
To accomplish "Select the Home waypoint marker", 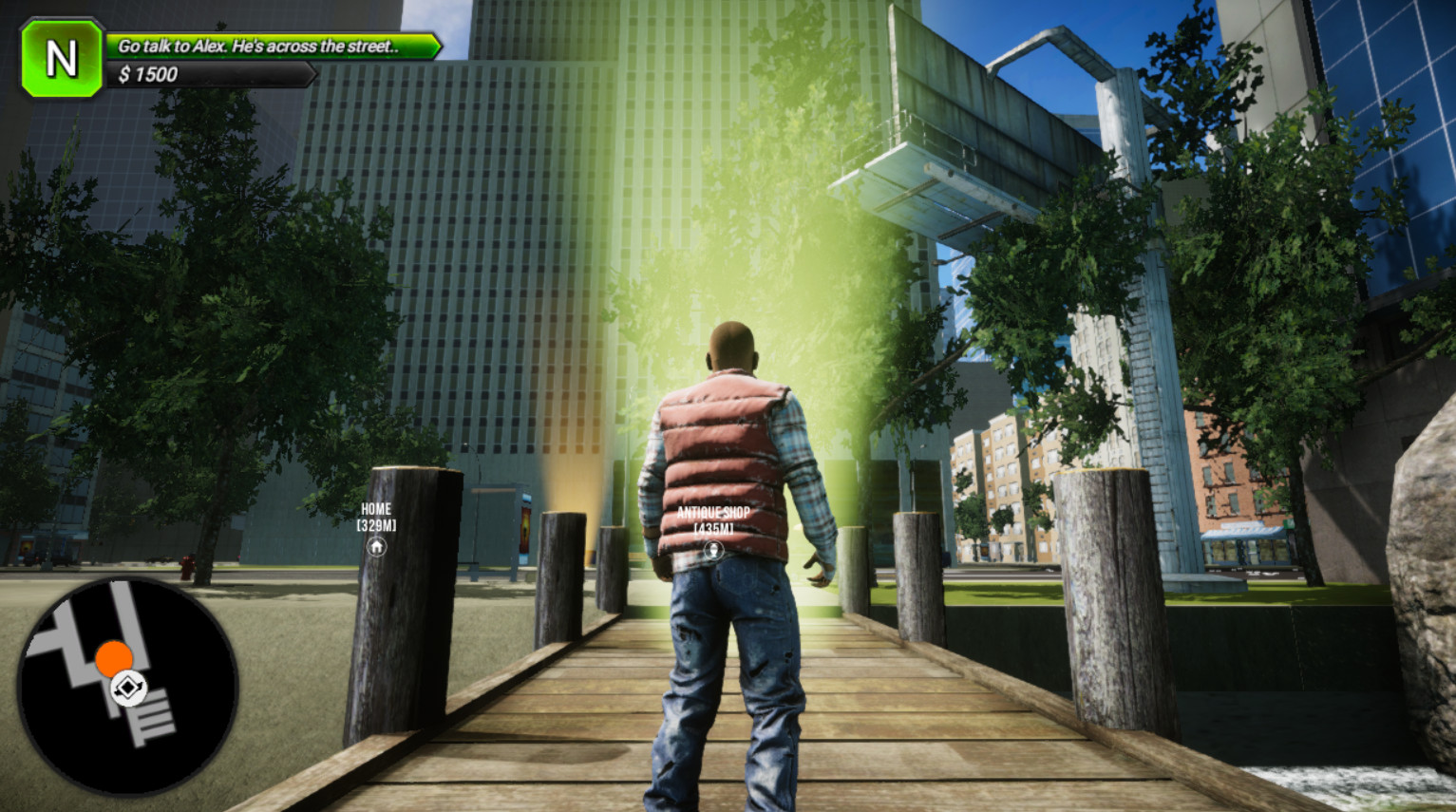I will 377,547.
